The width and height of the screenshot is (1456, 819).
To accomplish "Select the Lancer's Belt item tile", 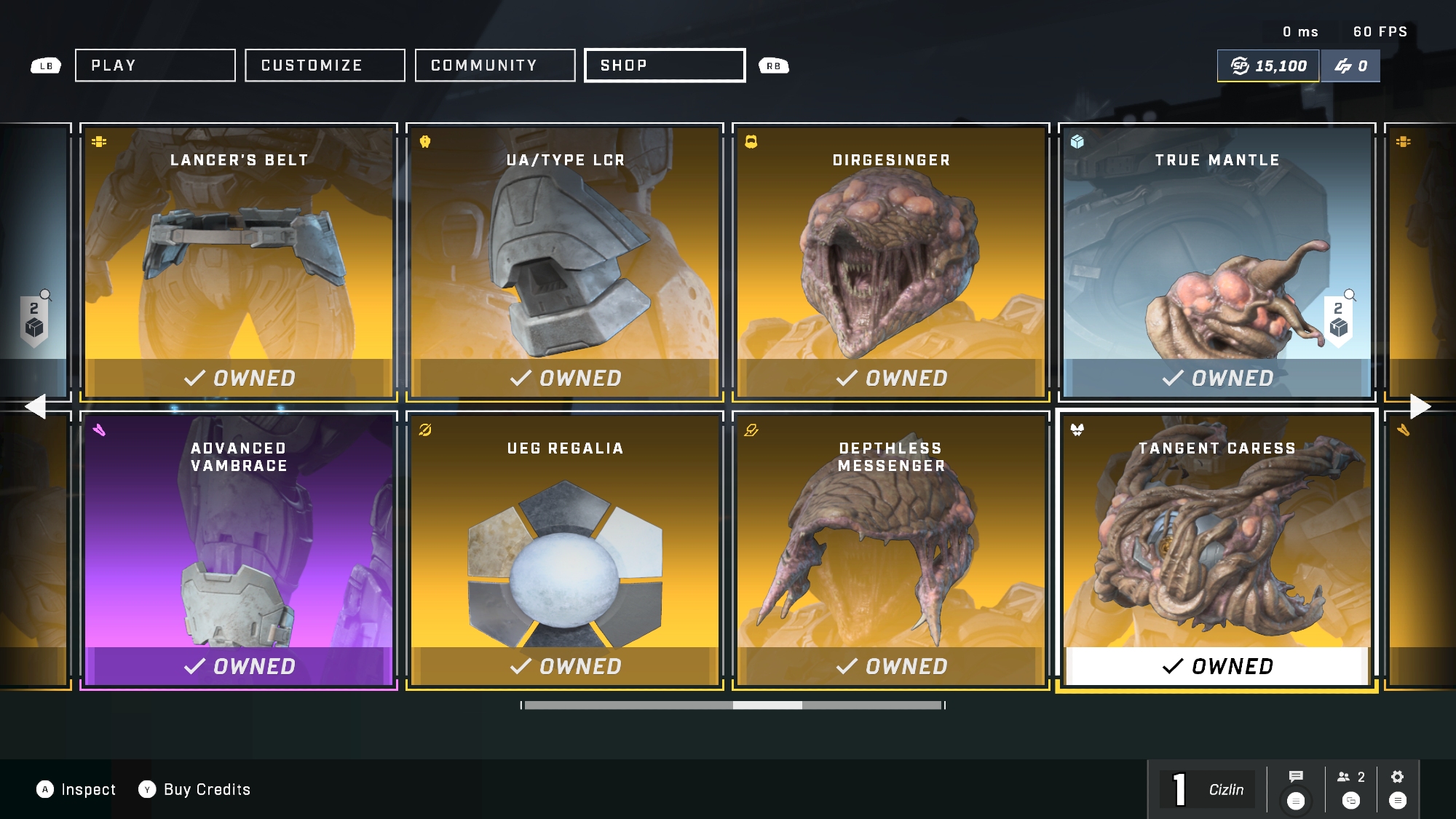I will [x=239, y=262].
